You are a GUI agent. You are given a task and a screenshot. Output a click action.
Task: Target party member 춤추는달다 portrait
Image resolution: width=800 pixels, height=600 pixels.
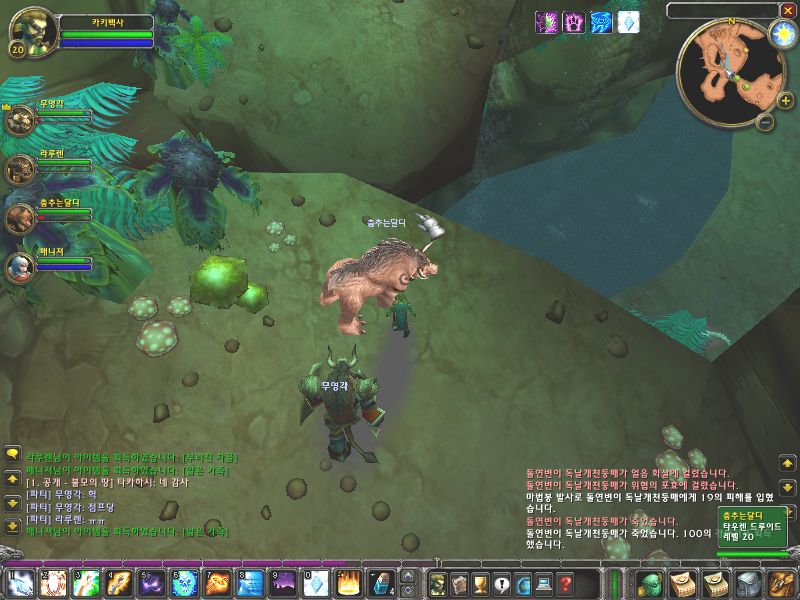click(x=20, y=217)
